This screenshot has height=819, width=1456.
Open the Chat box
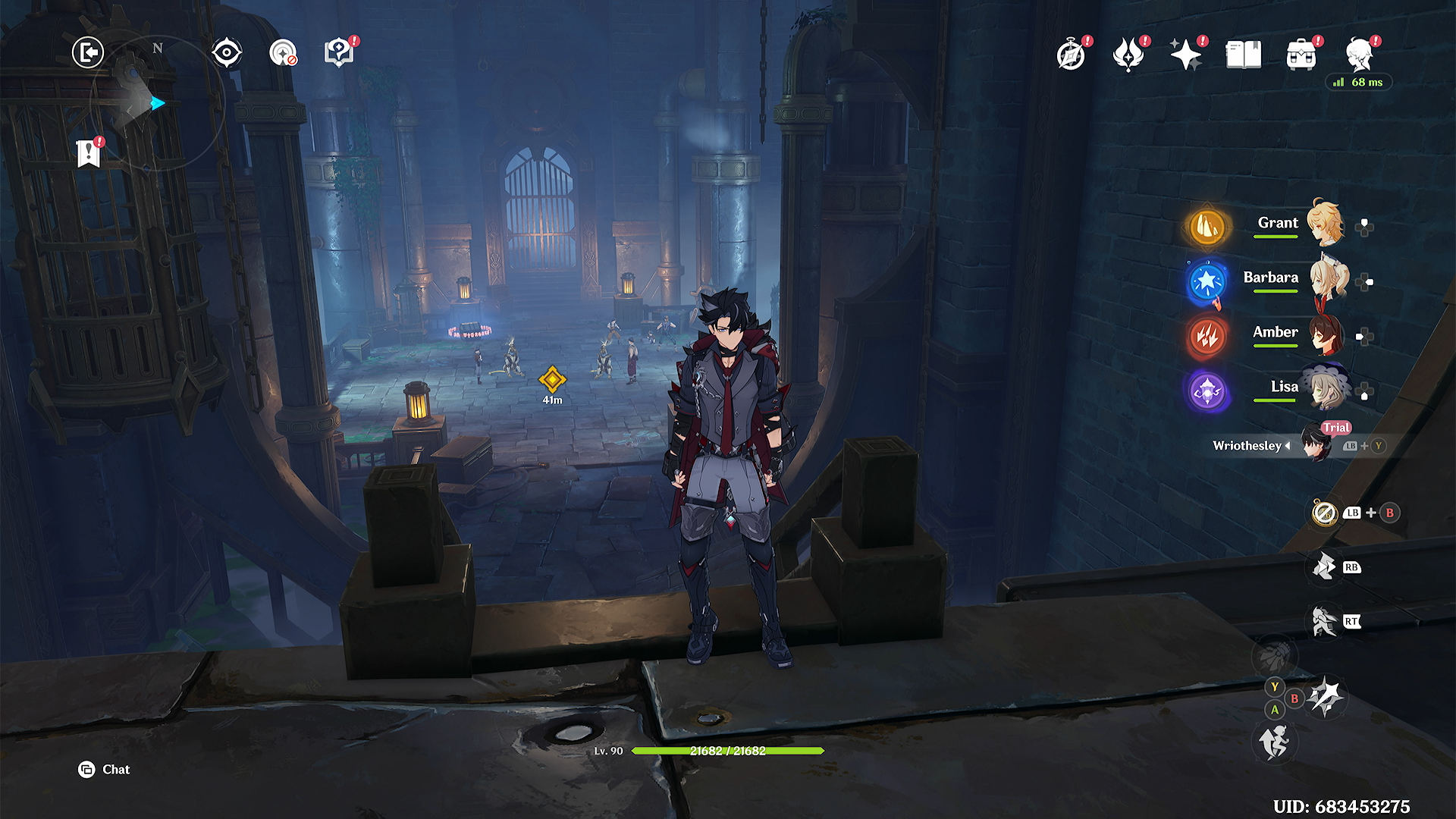(x=105, y=770)
